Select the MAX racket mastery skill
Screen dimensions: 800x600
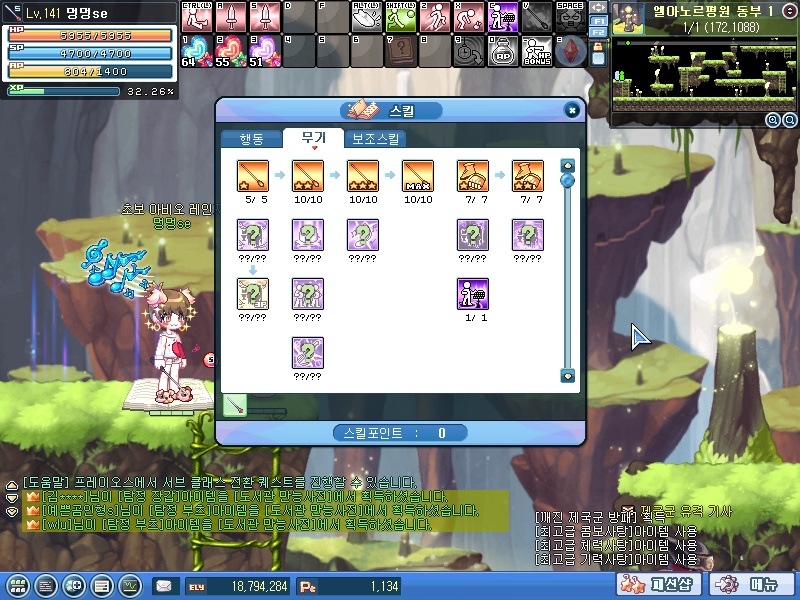pos(416,176)
